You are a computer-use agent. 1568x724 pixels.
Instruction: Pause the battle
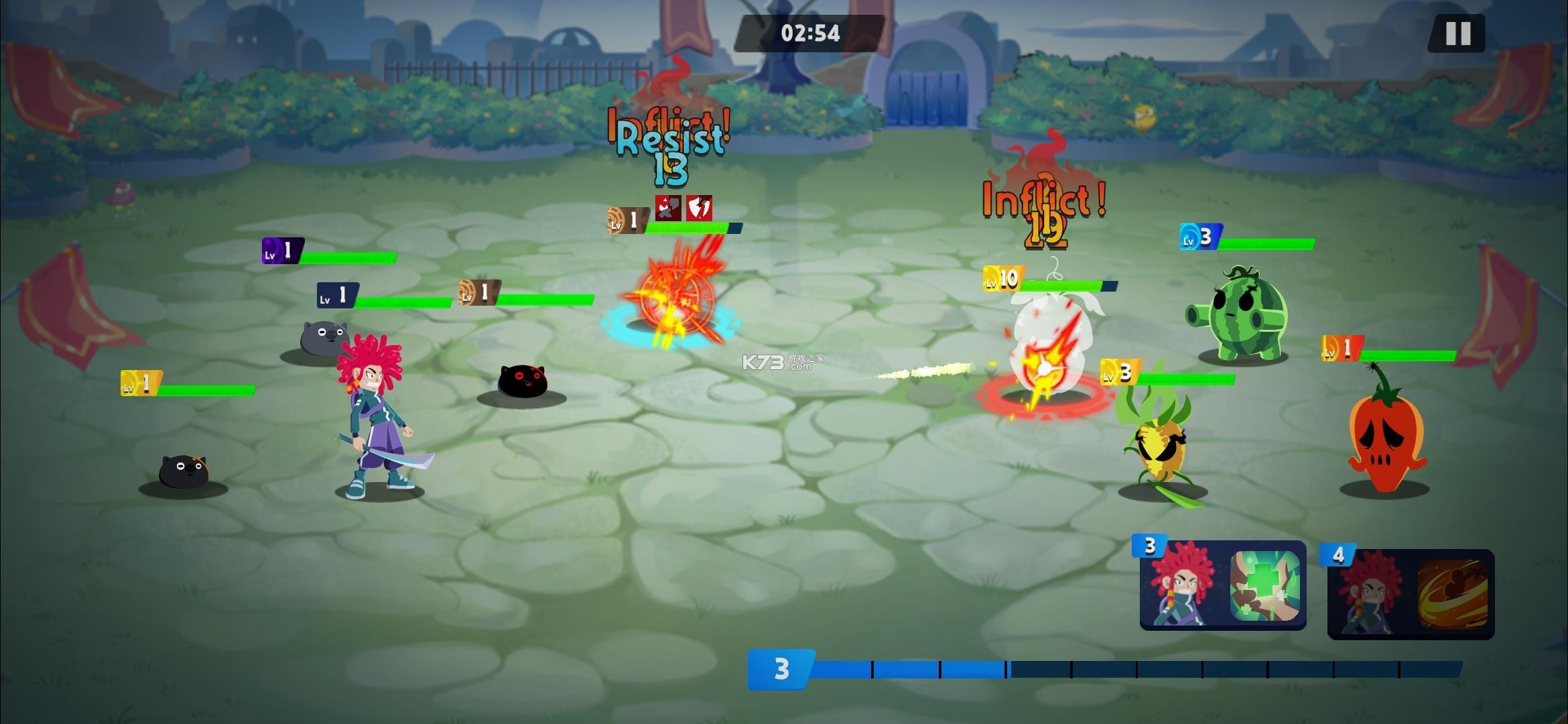coord(1457,33)
